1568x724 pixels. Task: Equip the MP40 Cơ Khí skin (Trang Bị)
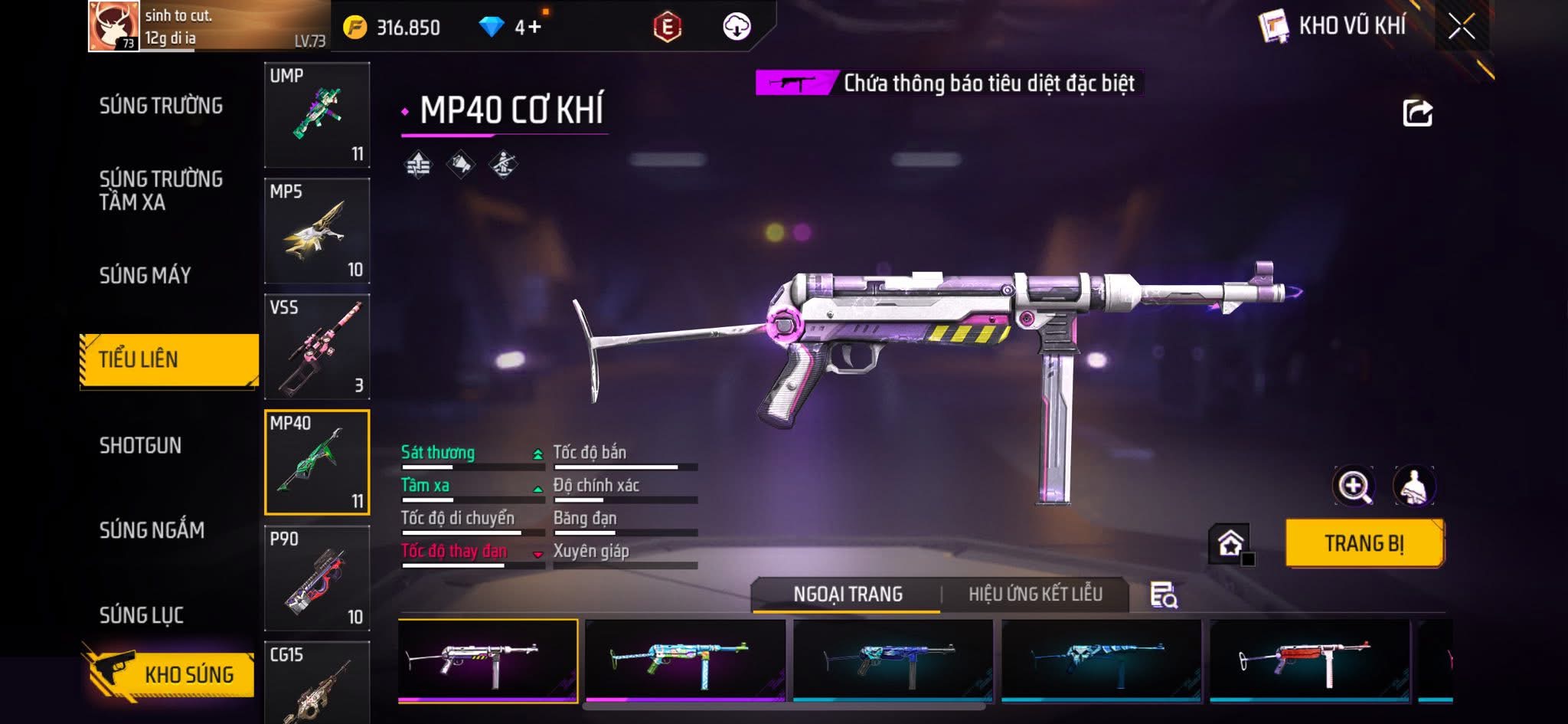tap(1364, 543)
